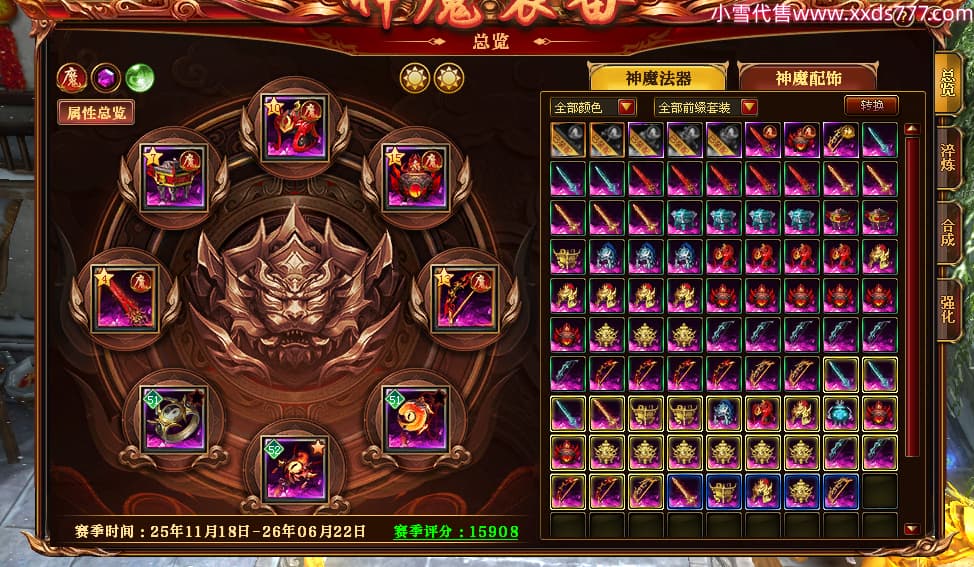Switch to the 神魔配饰 tab
The width and height of the screenshot is (974, 567).
coord(807,78)
